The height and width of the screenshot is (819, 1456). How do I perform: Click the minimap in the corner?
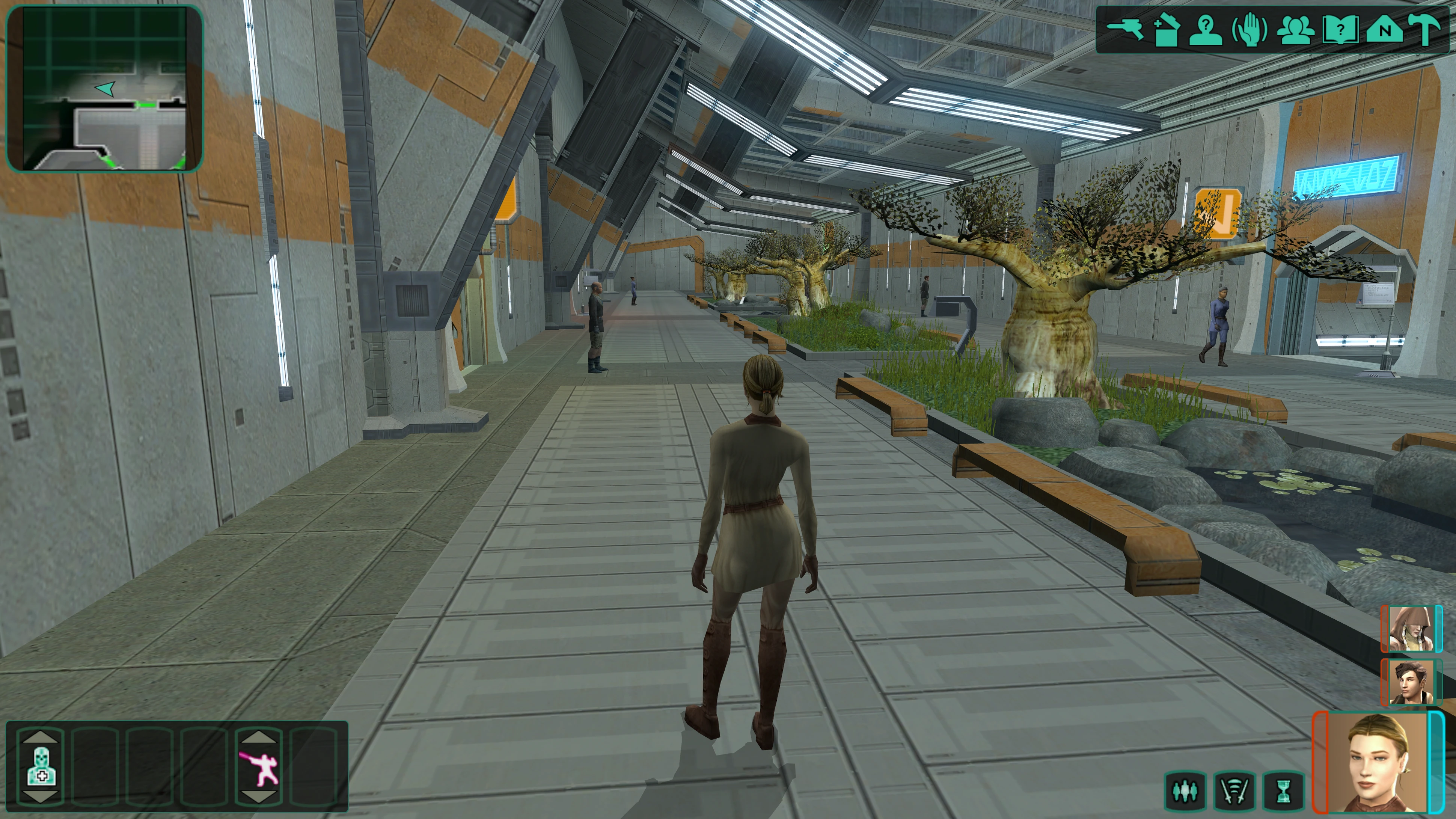pyautogui.click(x=104, y=88)
